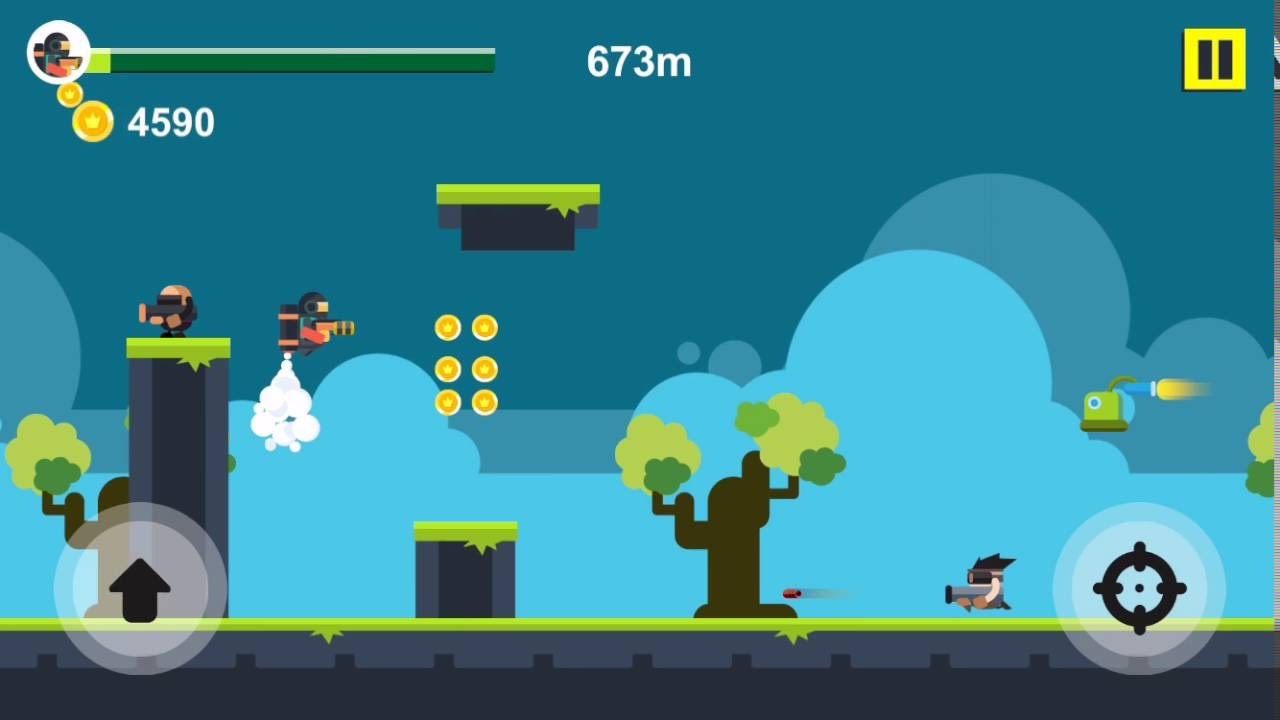Fire using the crosshair button
Screen dimensions: 1280x720
[x=1139, y=588]
